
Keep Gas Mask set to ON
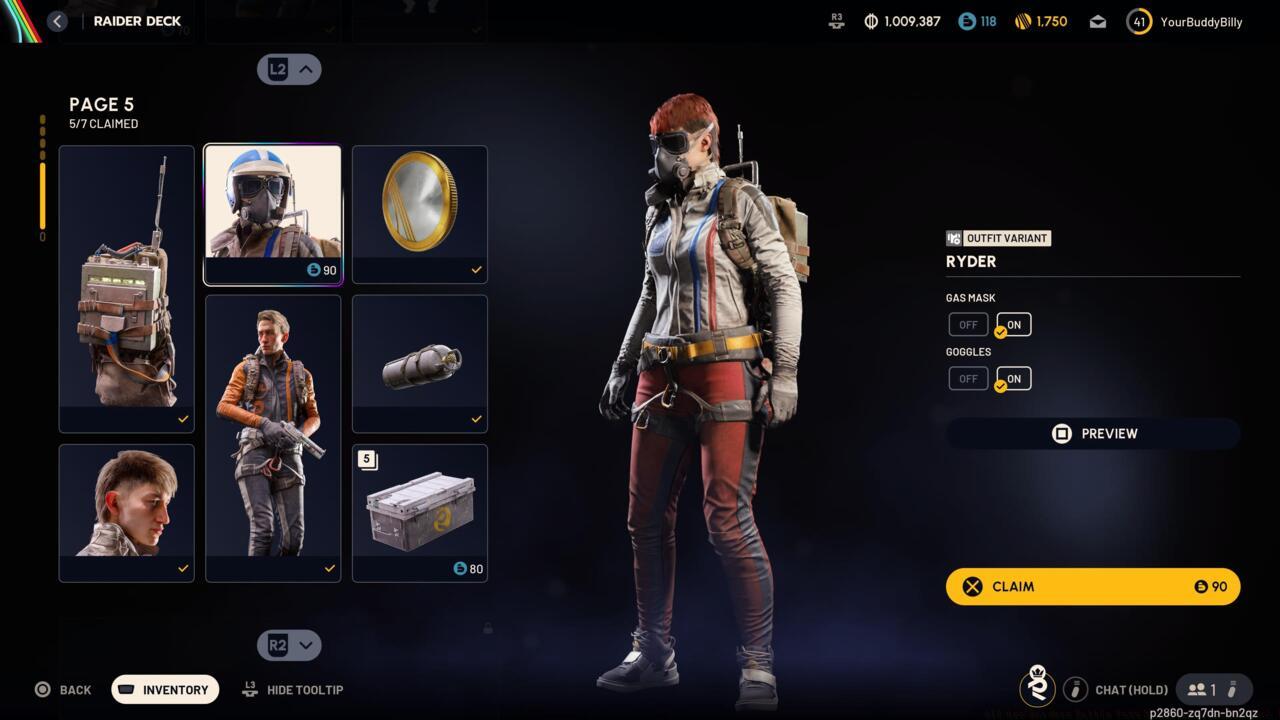click(1012, 324)
